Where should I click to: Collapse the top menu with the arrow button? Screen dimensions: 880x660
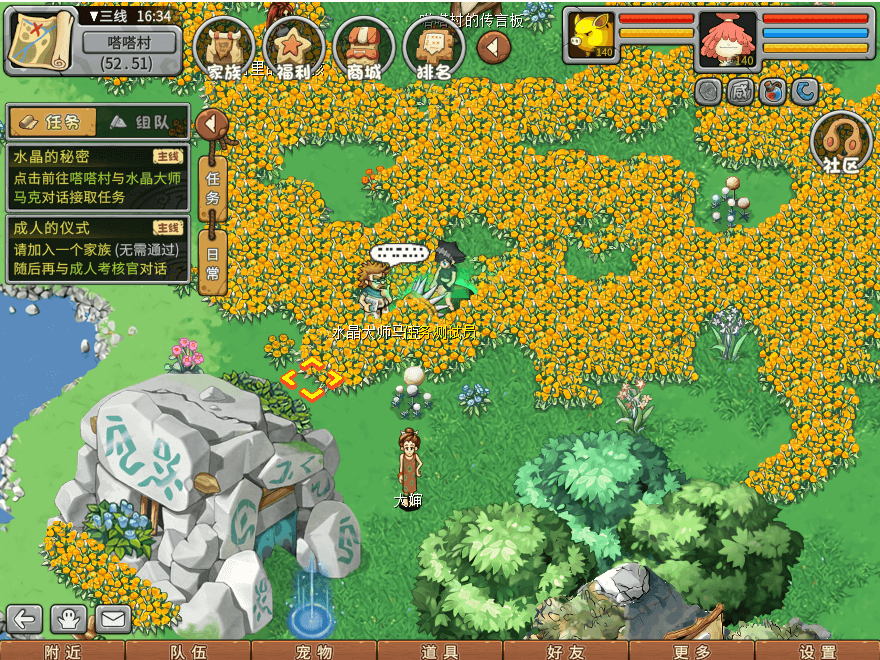point(493,46)
